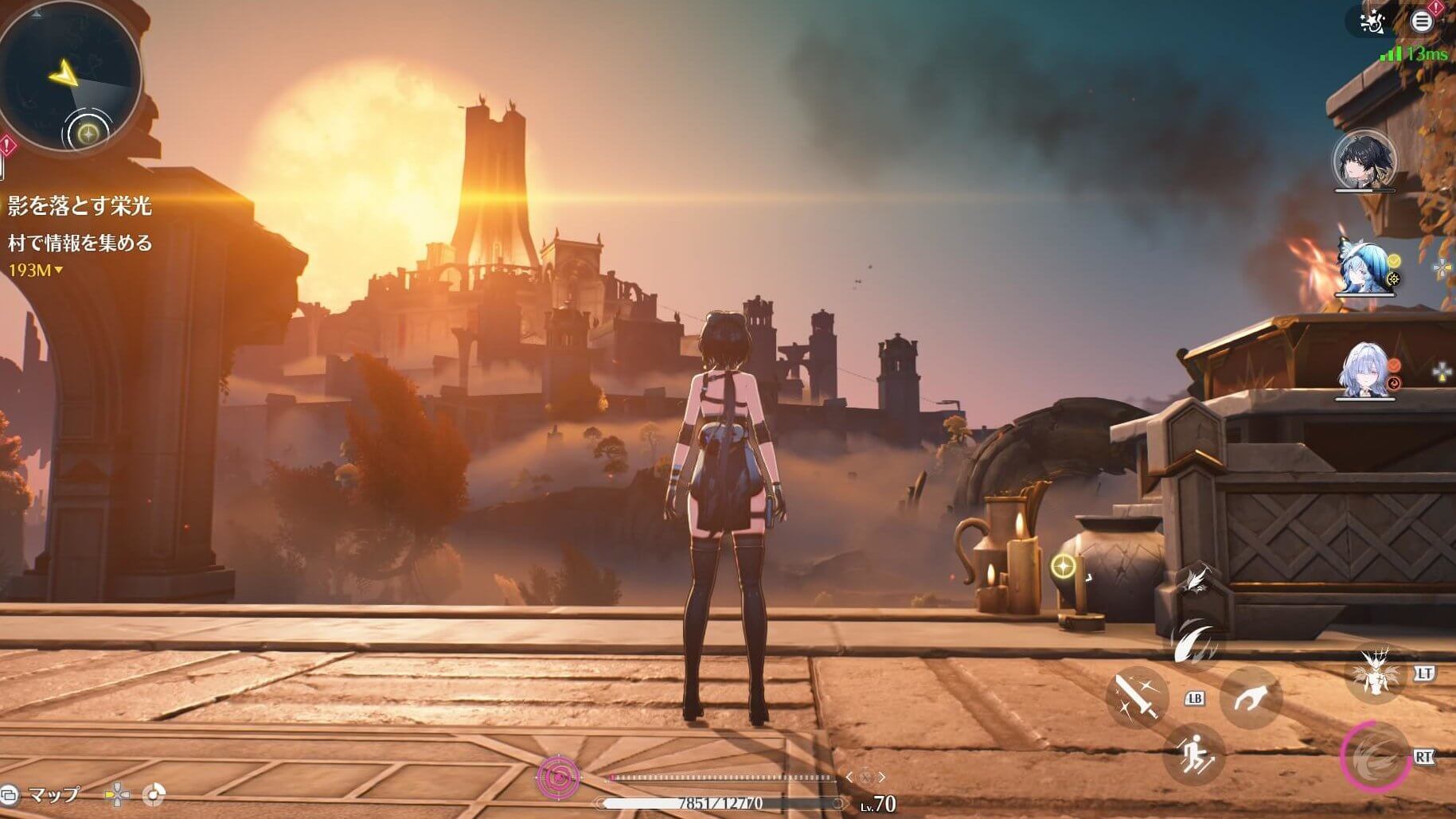Use the sword basic attack button
Image resolution: width=1456 pixels, height=819 pixels.
tap(1136, 699)
